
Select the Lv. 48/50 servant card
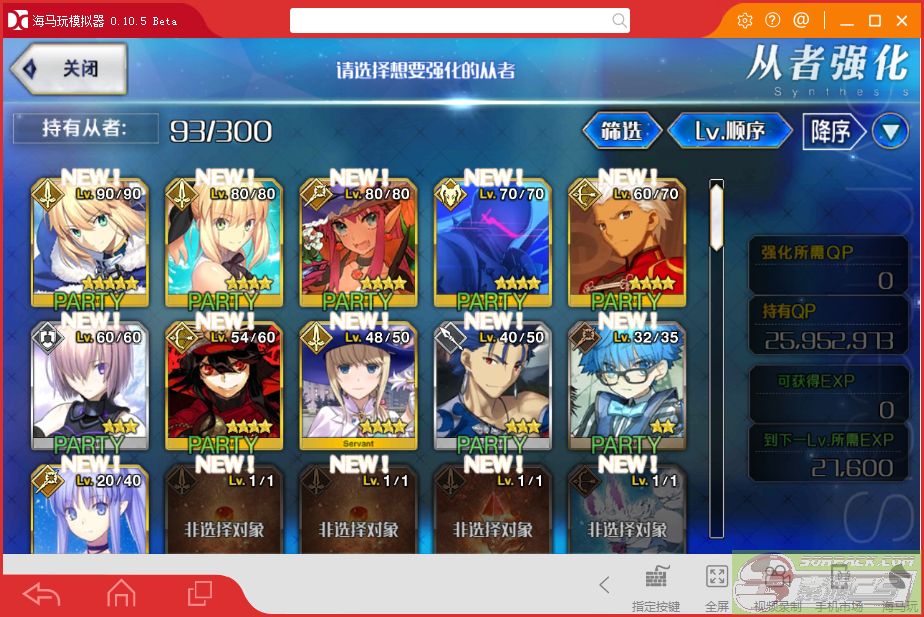point(358,388)
